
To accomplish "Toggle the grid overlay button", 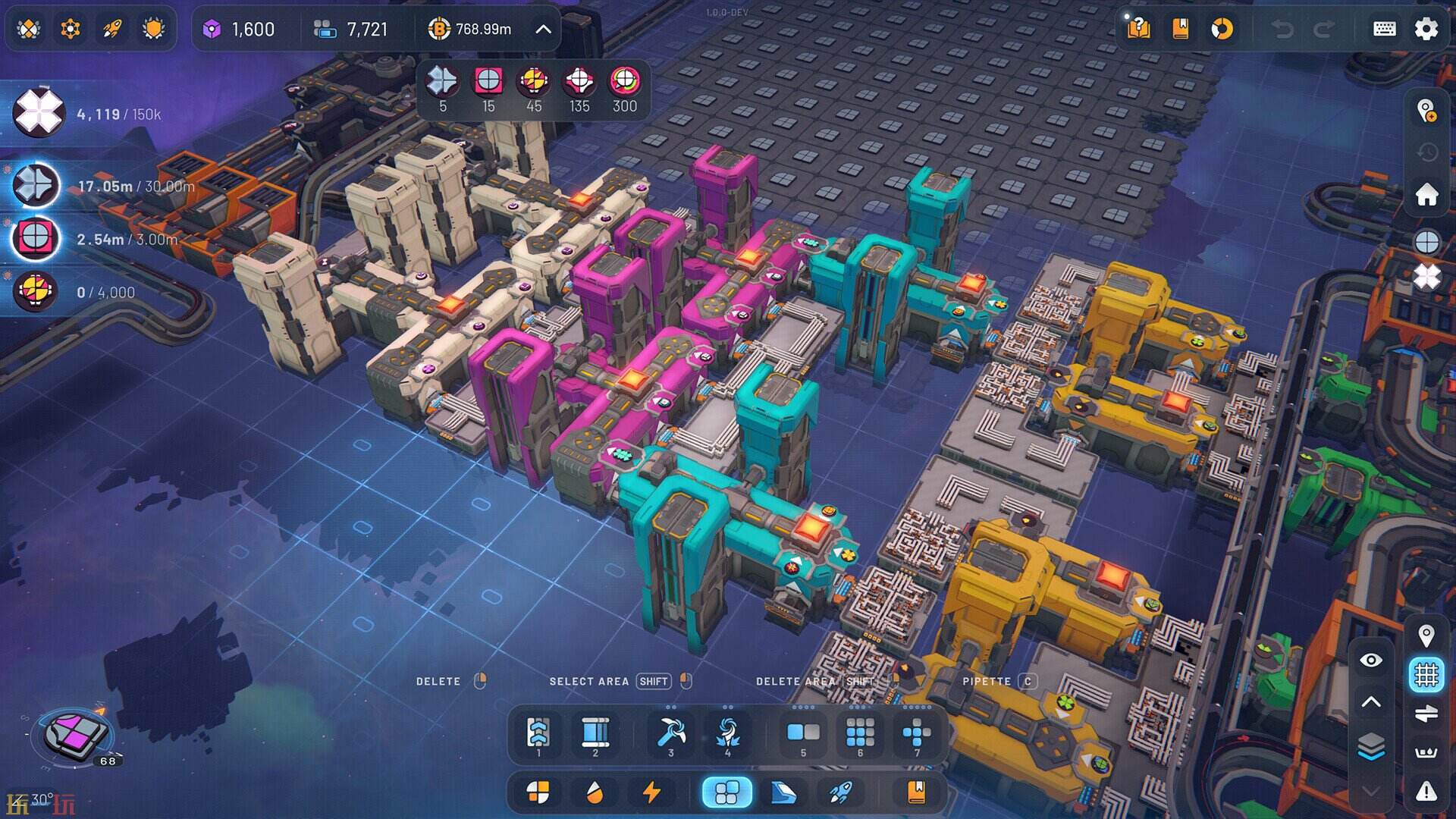I will [1426, 674].
